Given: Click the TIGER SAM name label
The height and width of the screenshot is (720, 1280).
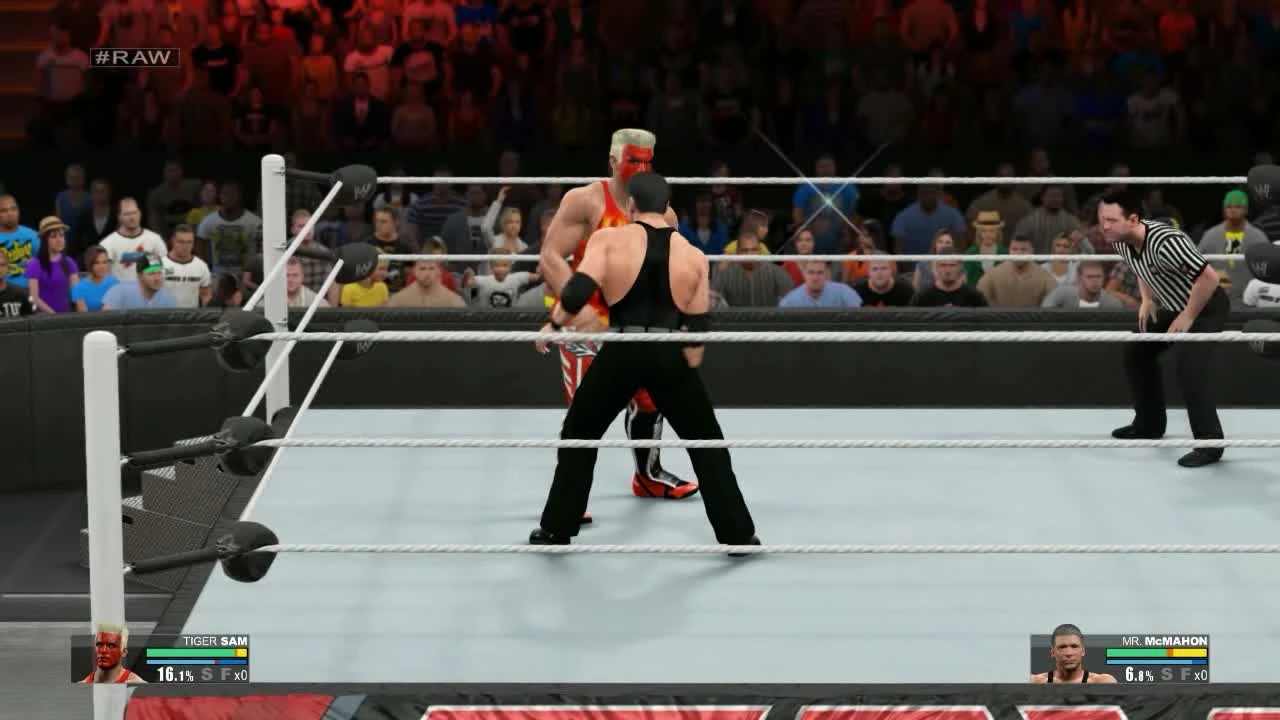Looking at the screenshot, I should tap(215, 641).
